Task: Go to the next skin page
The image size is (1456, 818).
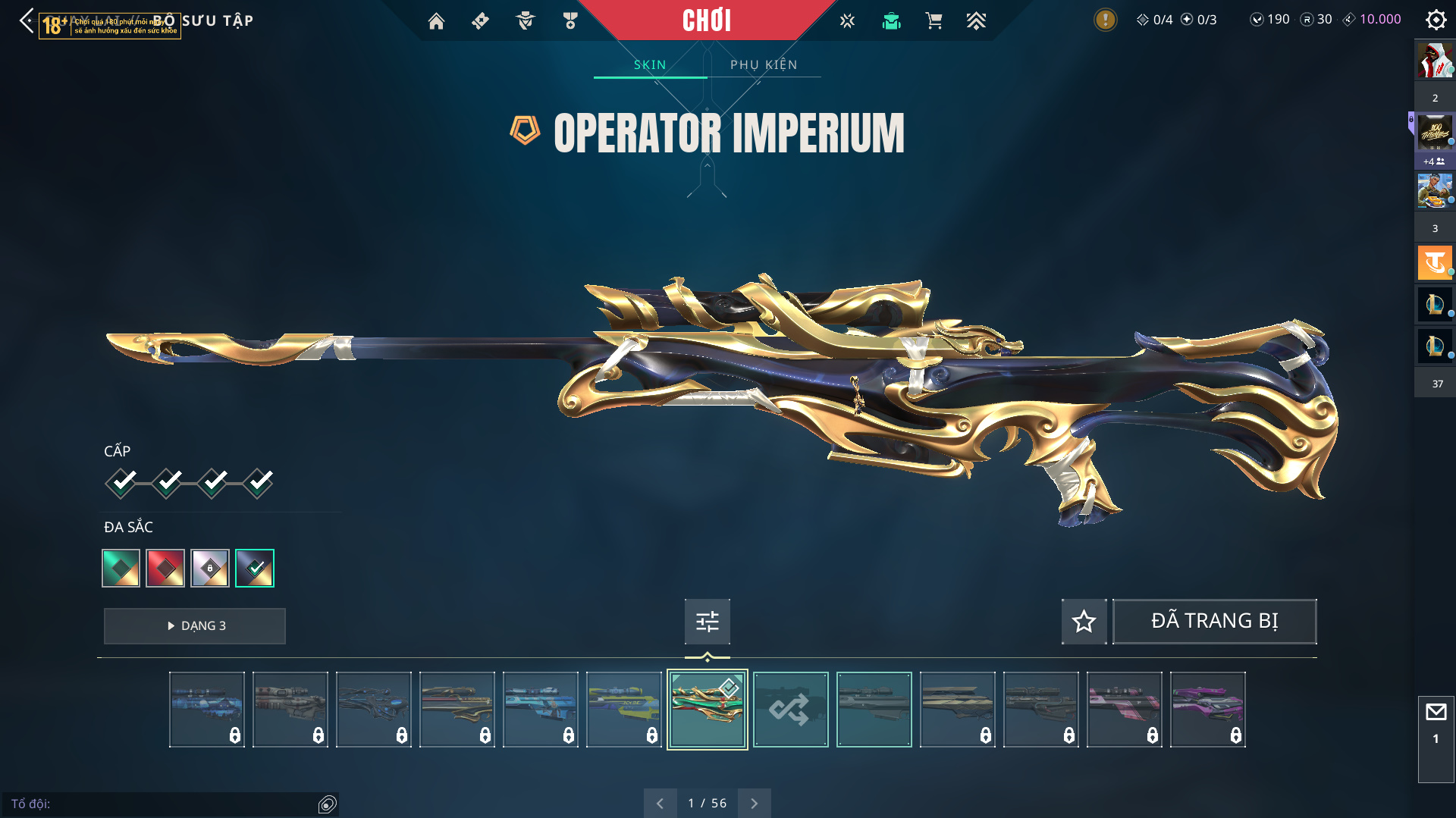Action: [754, 803]
